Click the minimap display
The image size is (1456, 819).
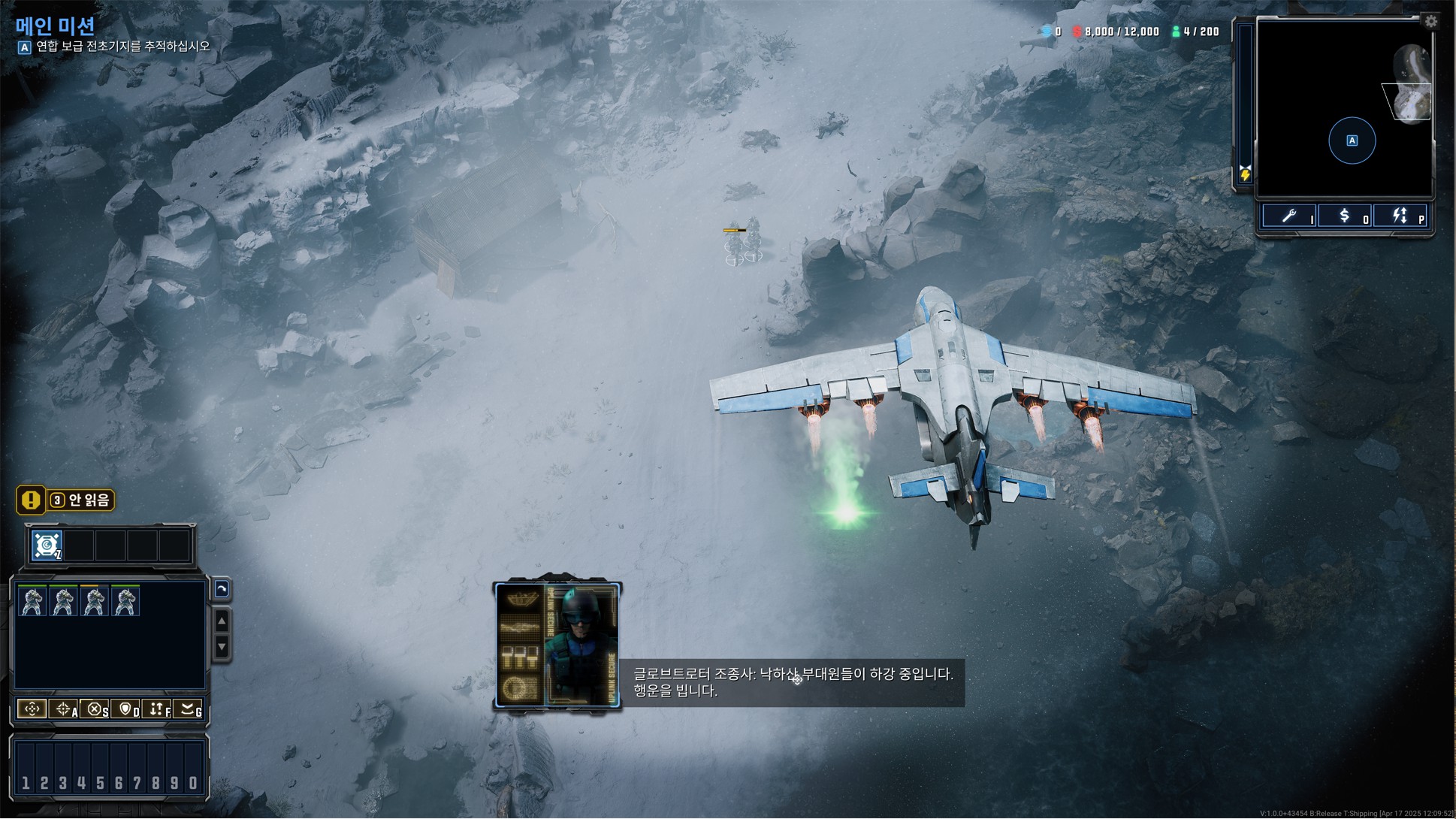pyautogui.click(x=1344, y=109)
